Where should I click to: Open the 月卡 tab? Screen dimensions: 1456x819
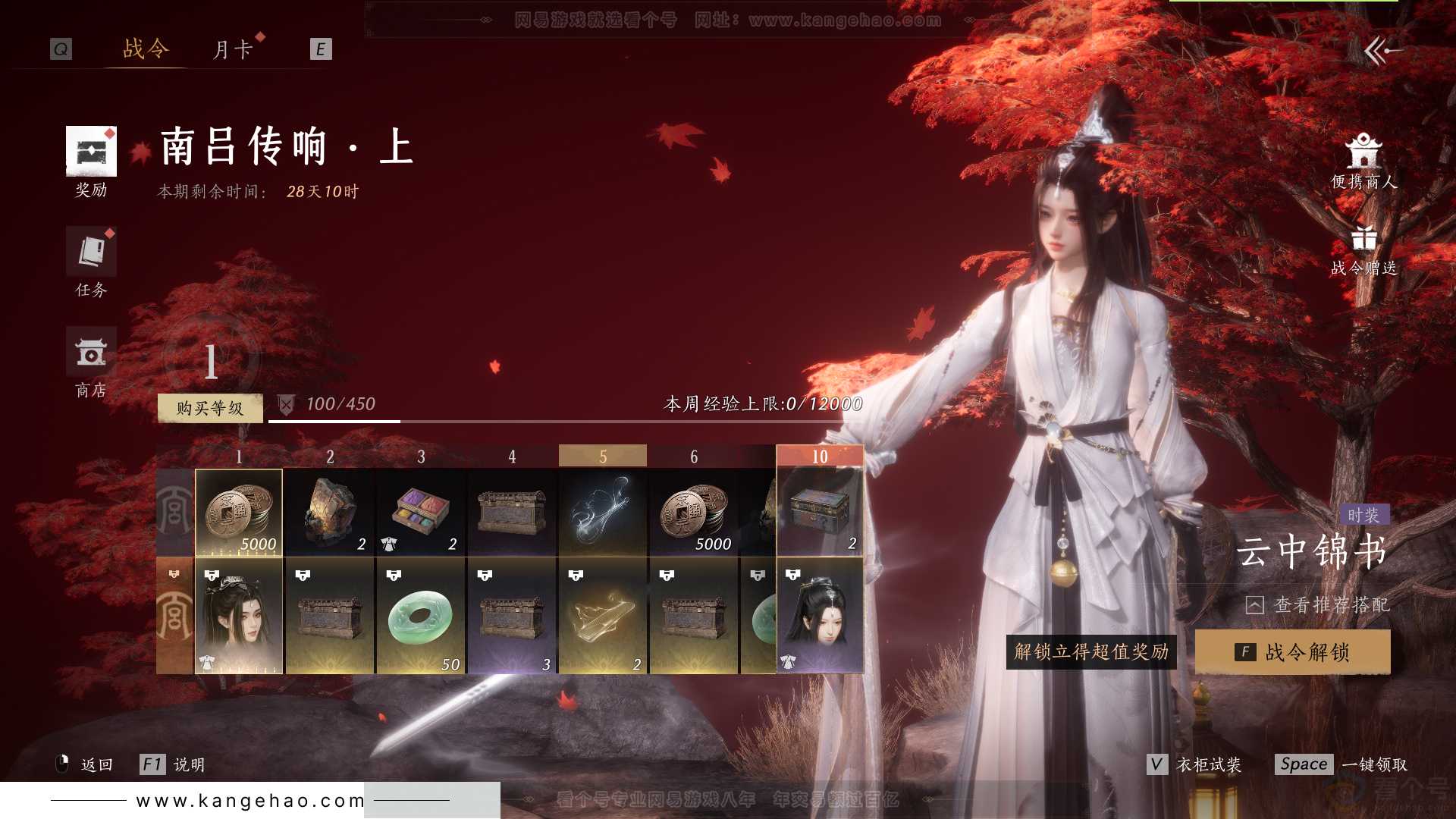coord(232,50)
